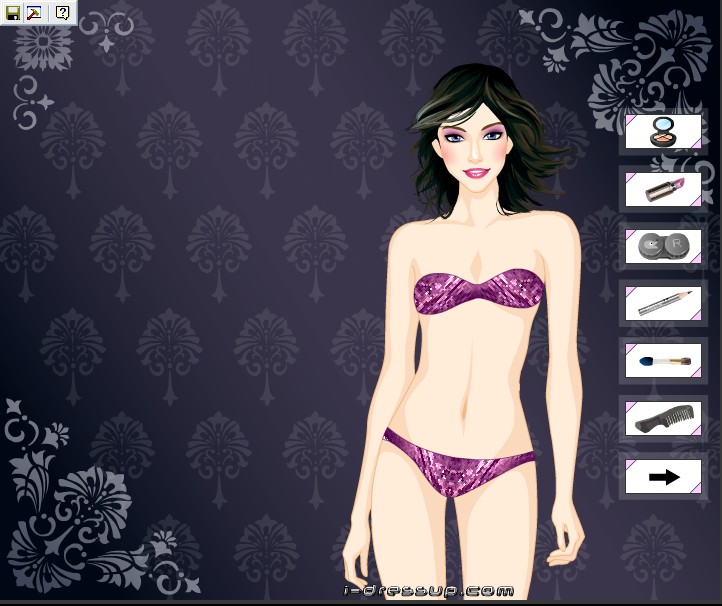Screen dimensions: 722x606
Task: Select the blush compact makeup button
Action: tap(663, 131)
